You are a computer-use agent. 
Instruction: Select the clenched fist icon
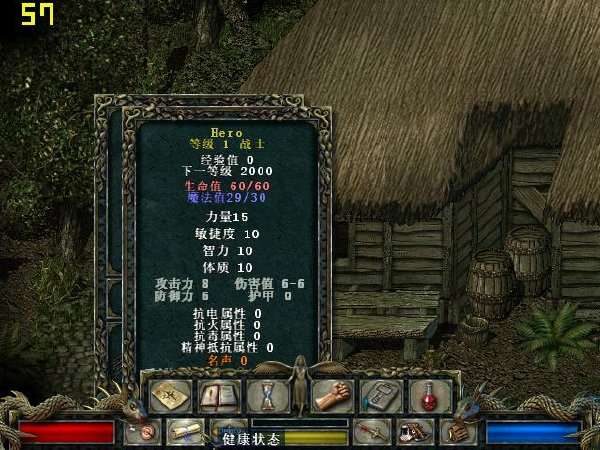pos(332,396)
